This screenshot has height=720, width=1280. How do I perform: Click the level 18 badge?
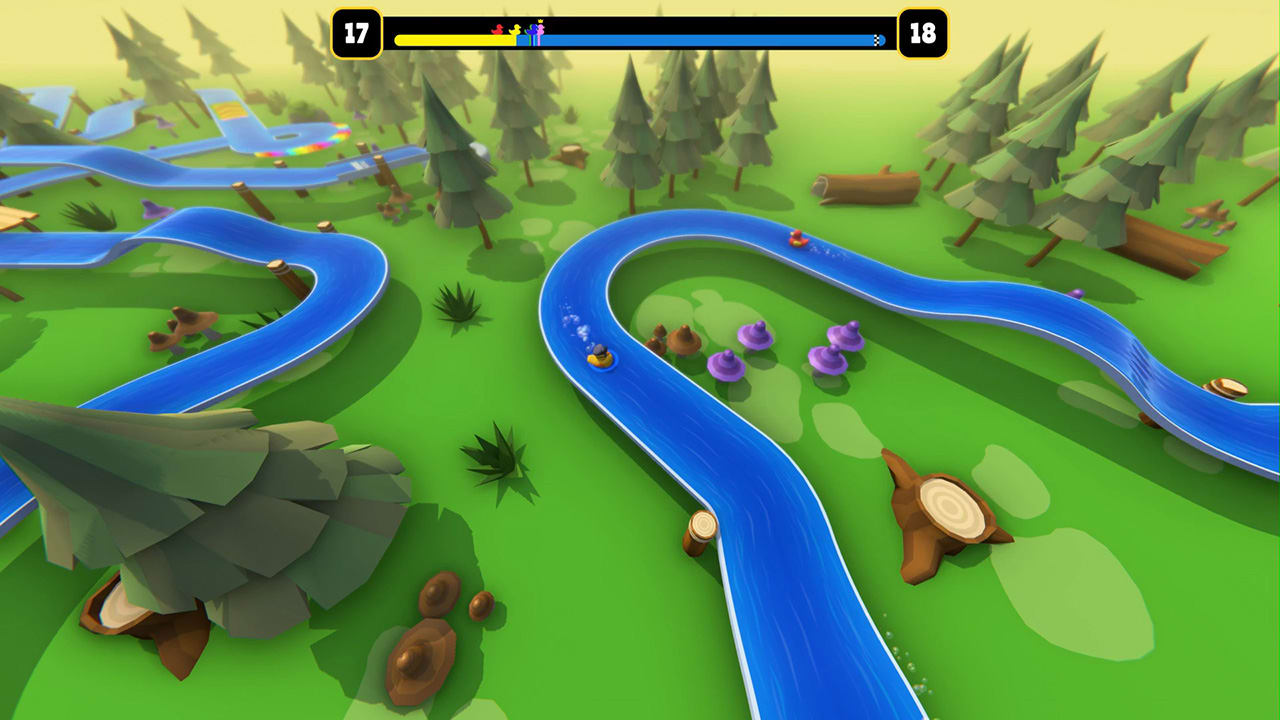coord(925,30)
